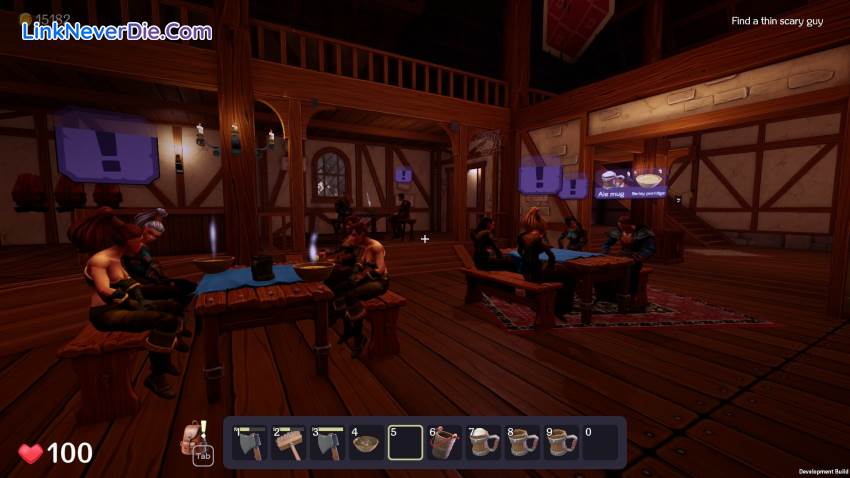Choose the axe in hotbar slot 3
Viewport: 850px width, 478px height.
pos(327,442)
